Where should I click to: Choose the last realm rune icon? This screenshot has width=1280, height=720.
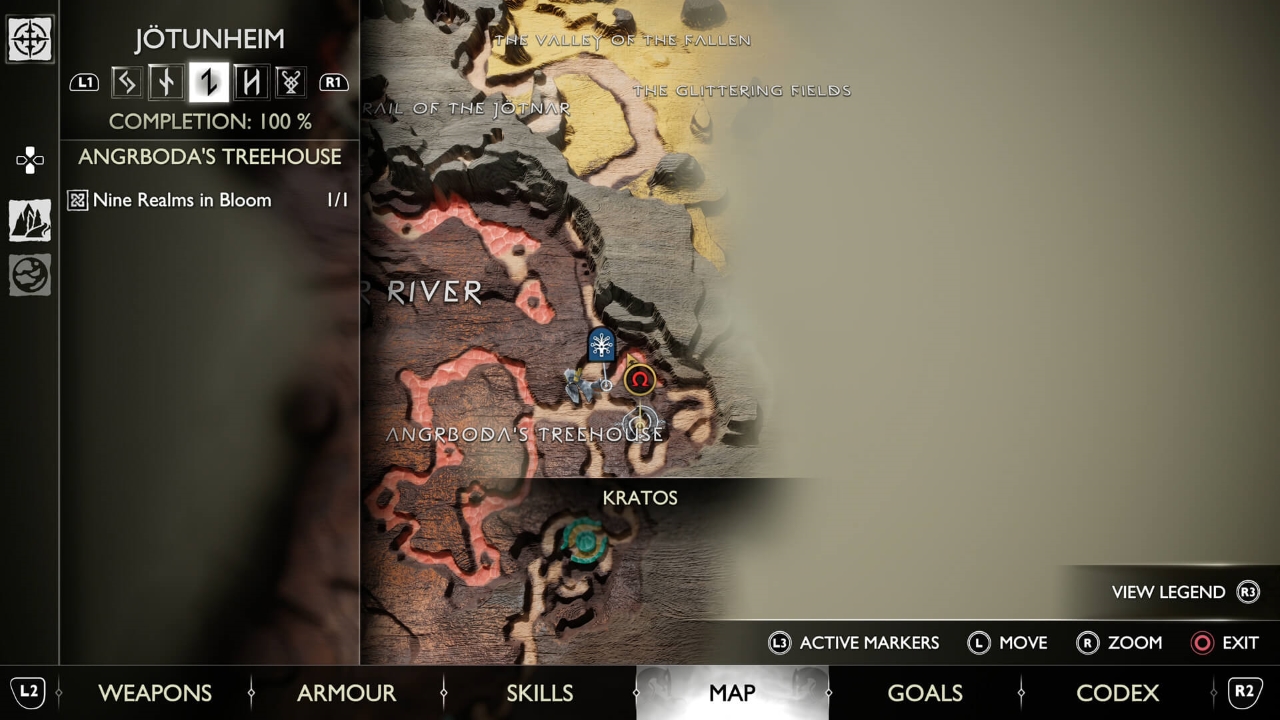coord(290,83)
